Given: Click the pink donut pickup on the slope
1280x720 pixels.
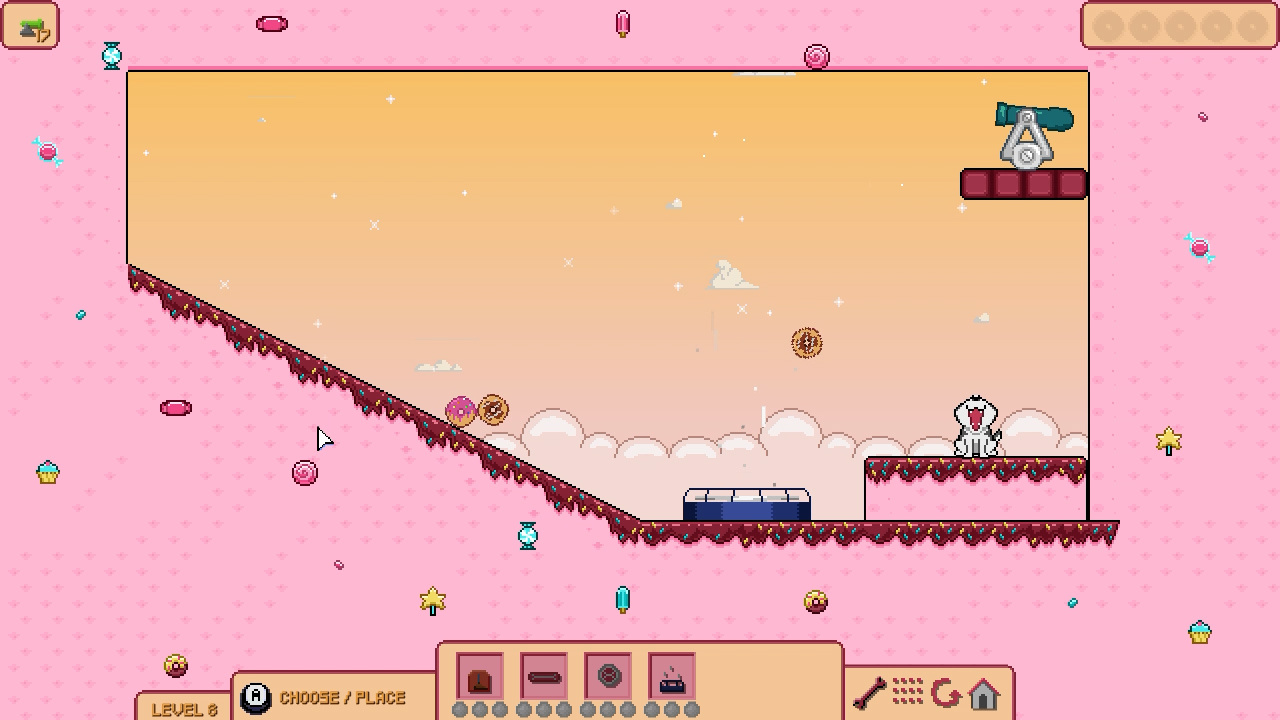Looking at the screenshot, I should click(x=461, y=409).
